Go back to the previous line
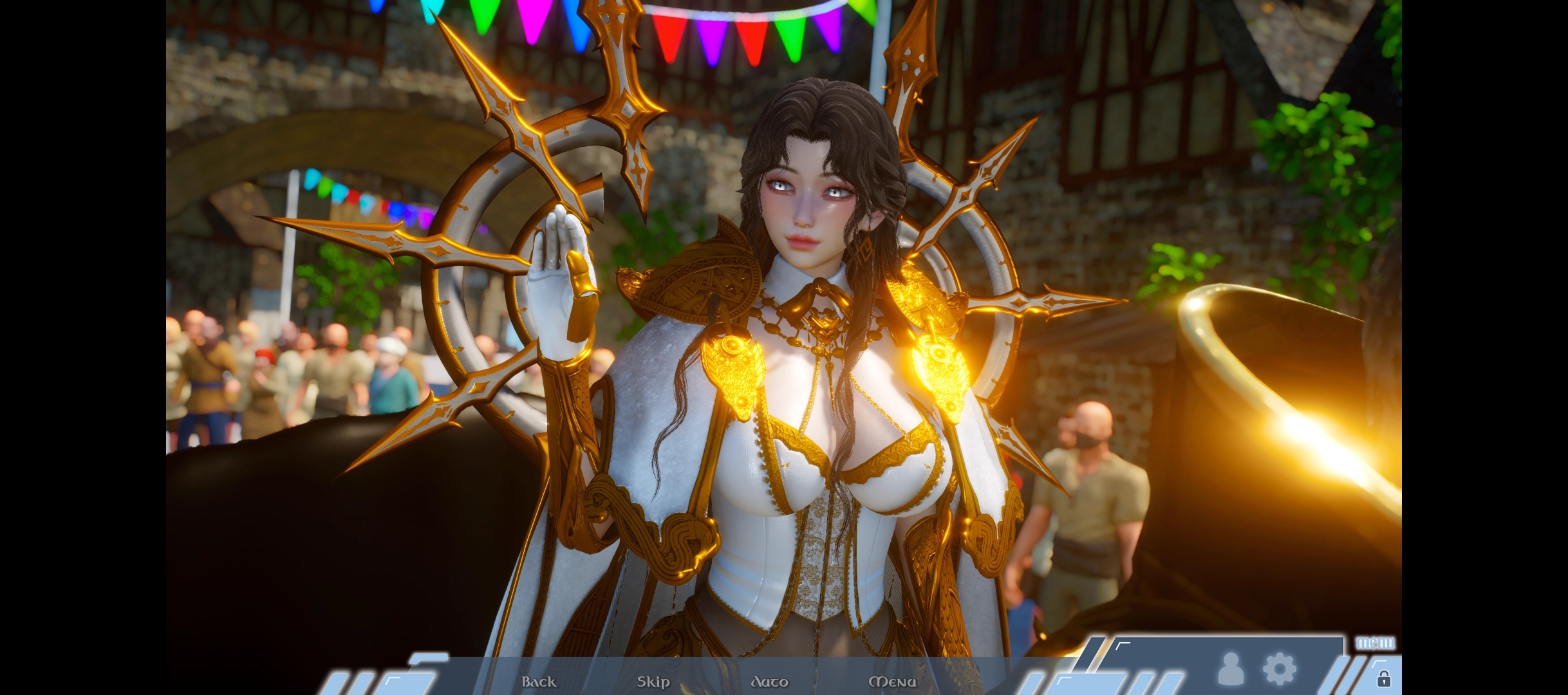The image size is (1568, 695). pos(539,681)
